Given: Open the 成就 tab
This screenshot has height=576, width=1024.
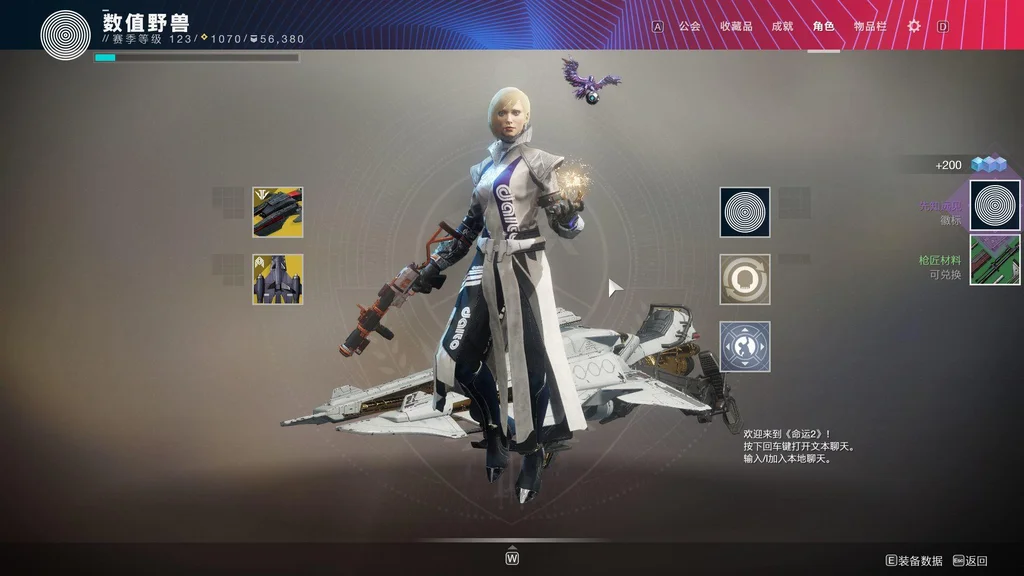Looking at the screenshot, I should click(782, 26).
